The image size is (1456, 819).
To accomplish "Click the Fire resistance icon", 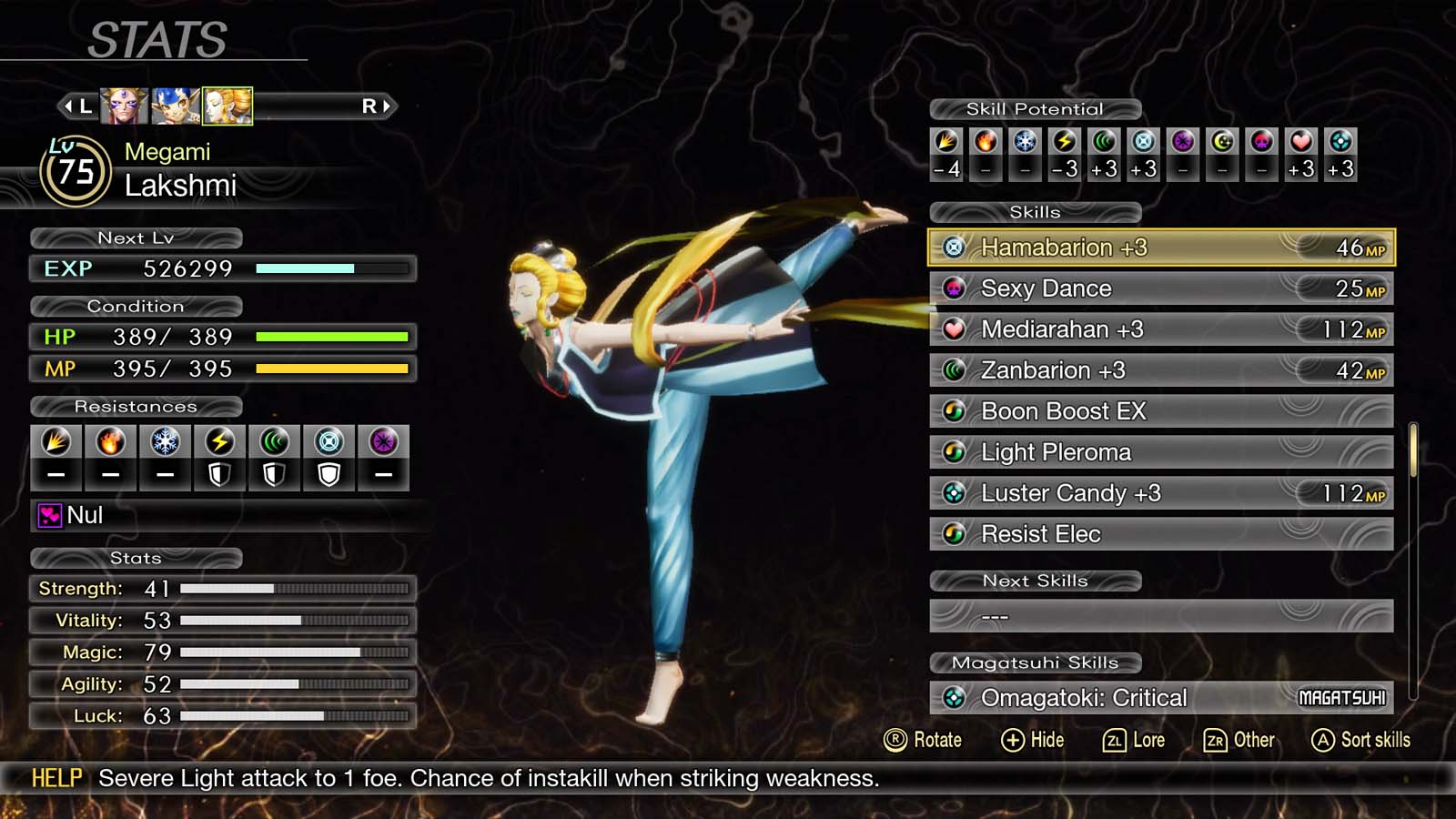I will point(110,441).
